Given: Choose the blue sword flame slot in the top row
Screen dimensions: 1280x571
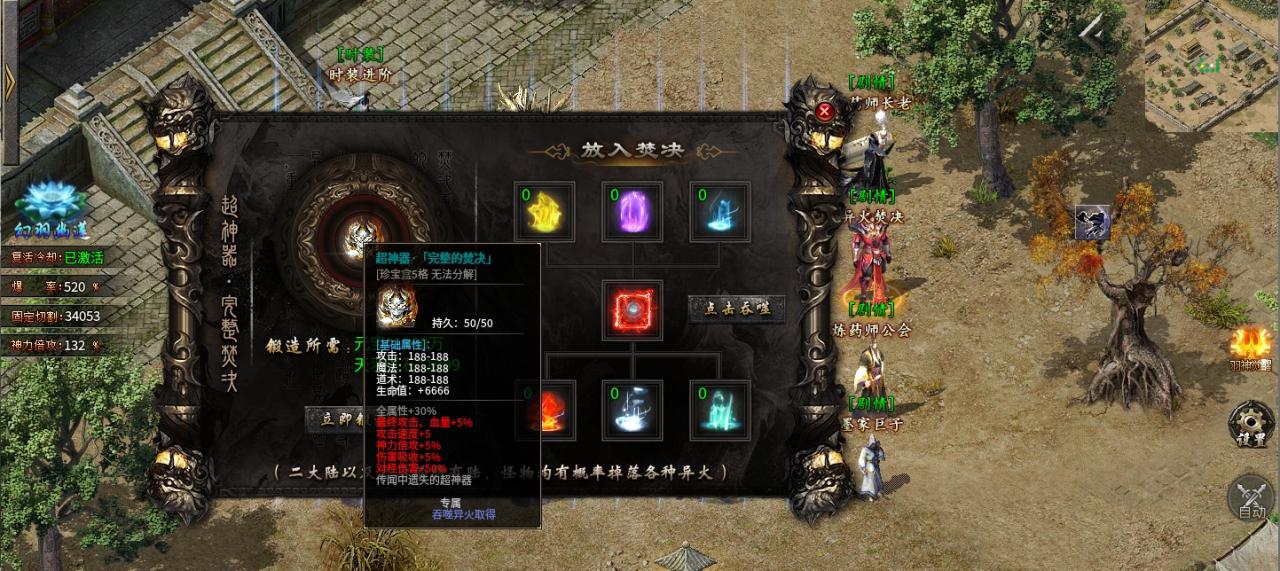Looking at the screenshot, I should [719, 211].
